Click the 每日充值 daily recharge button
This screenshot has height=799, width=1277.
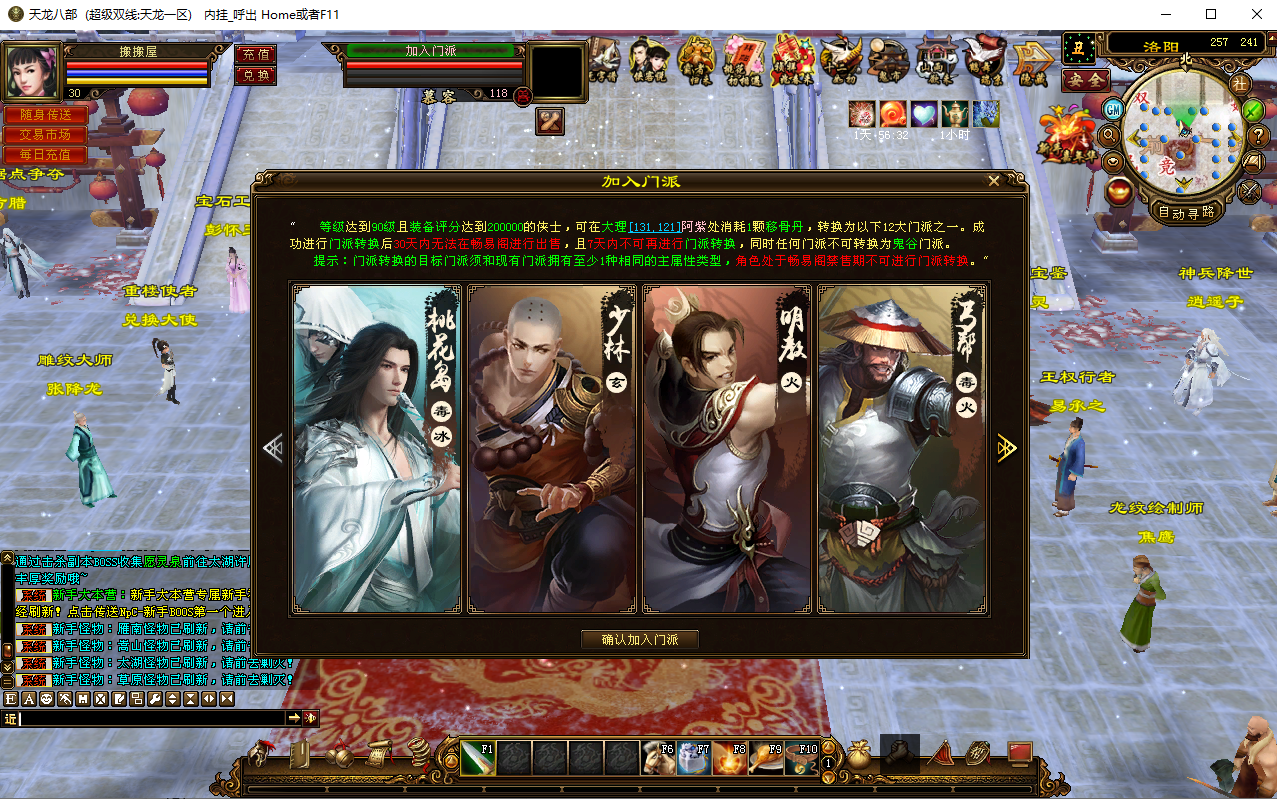point(45,155)
